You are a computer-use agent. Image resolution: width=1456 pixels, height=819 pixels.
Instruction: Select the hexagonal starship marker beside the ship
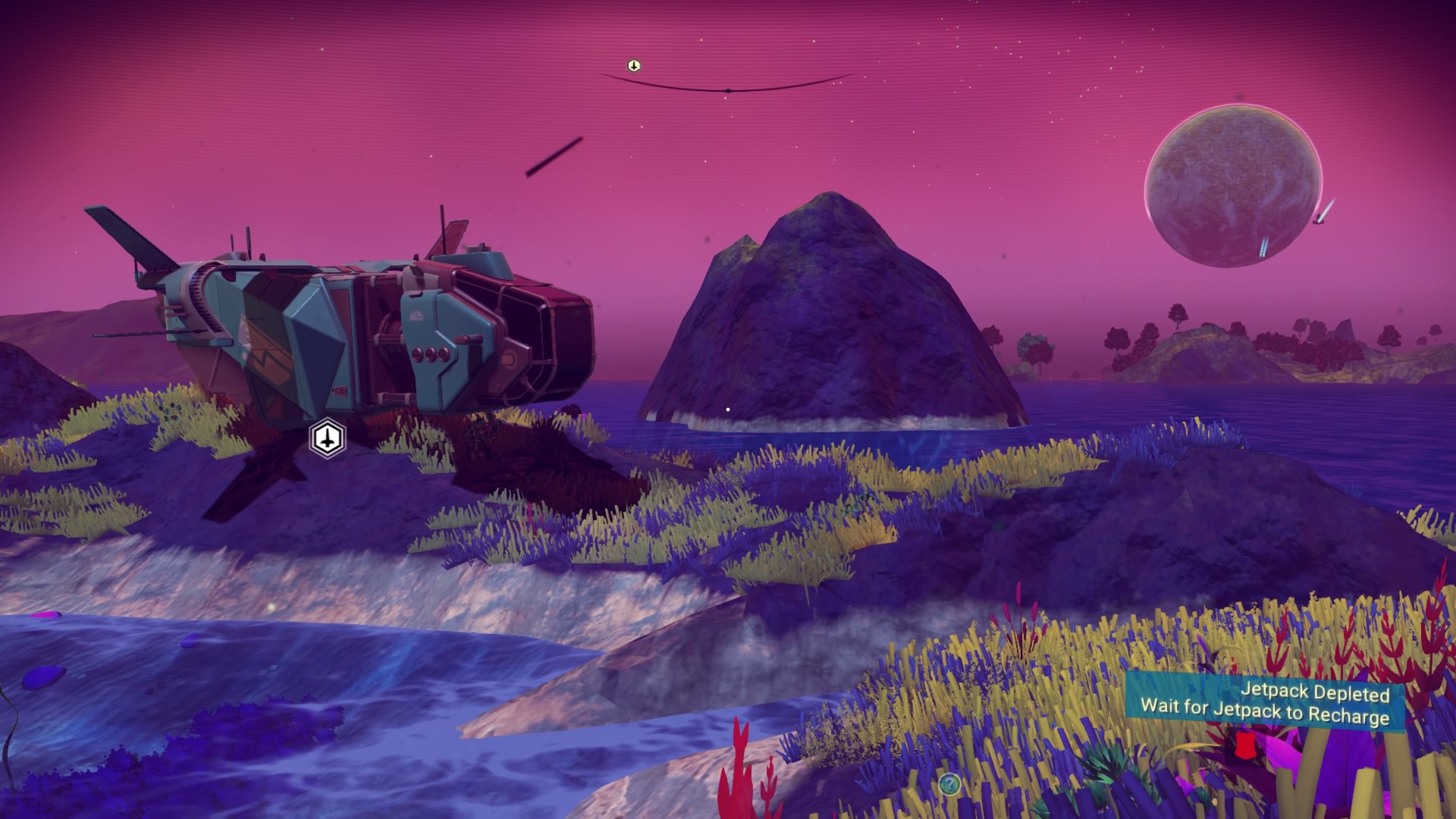[328, 438]
